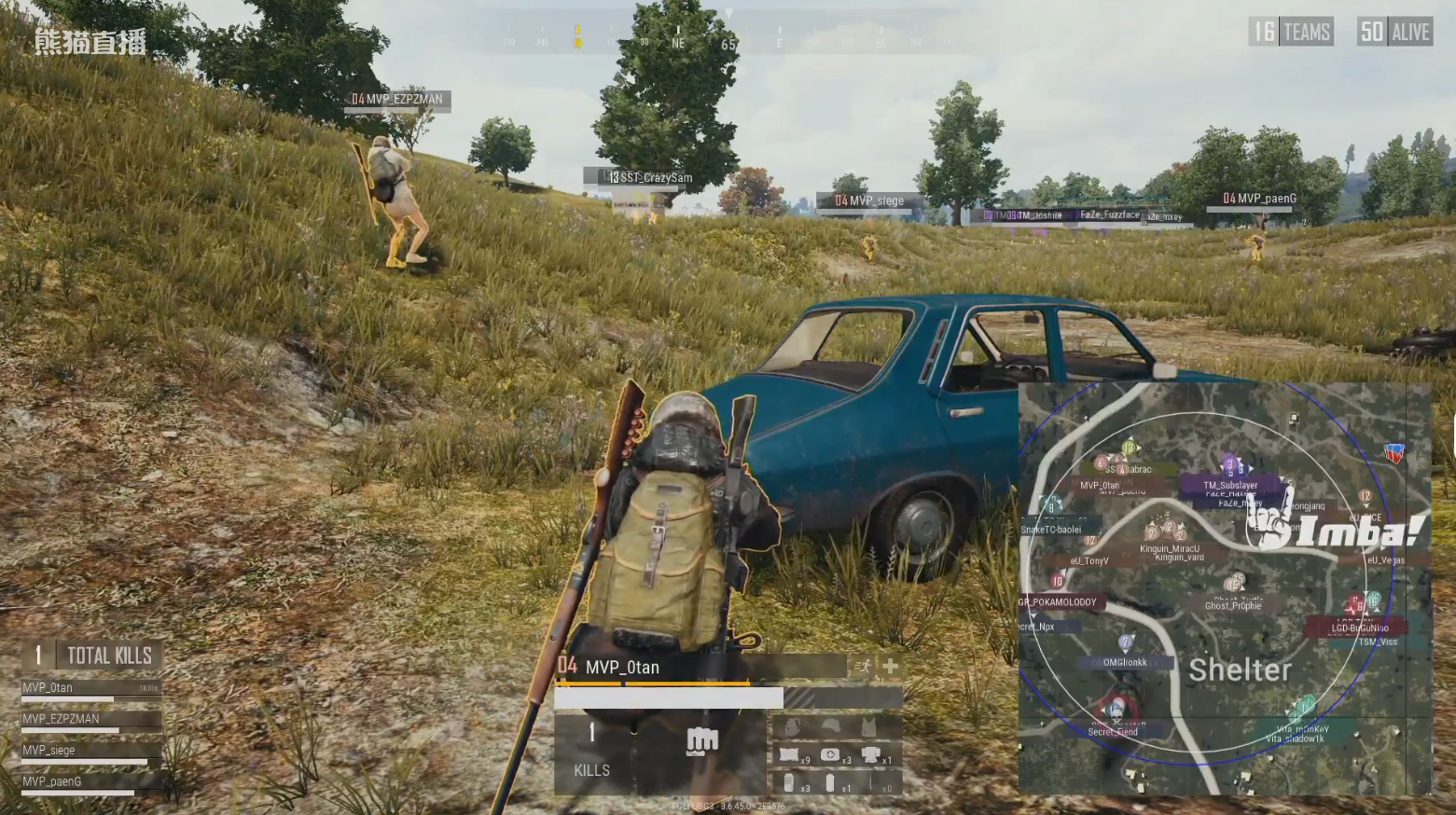Select the MVP_siege floating name tag
1456x815 pixels.
tap(870, 200)
